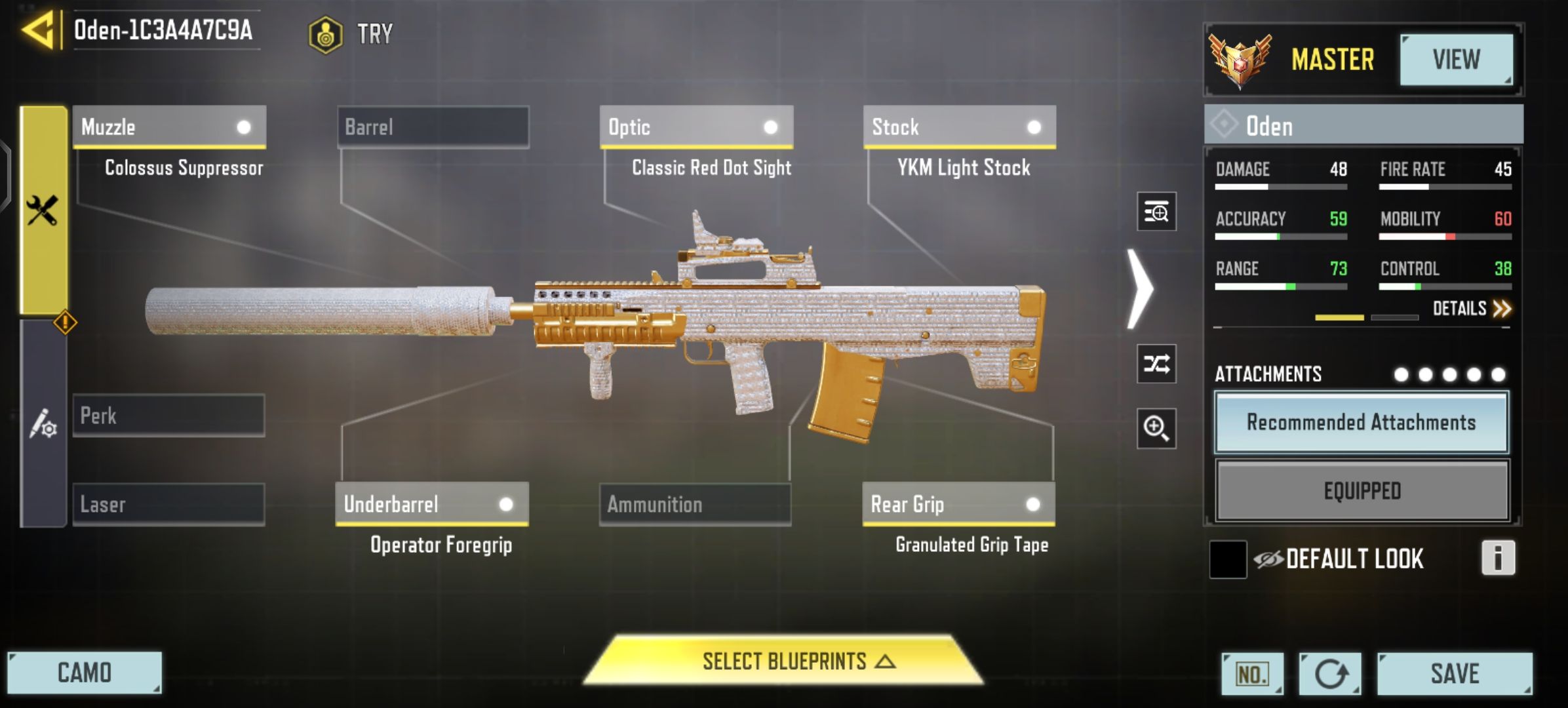1568x708 pixels.
Task: Choose the Optic attachment slot
Action: 696,127
